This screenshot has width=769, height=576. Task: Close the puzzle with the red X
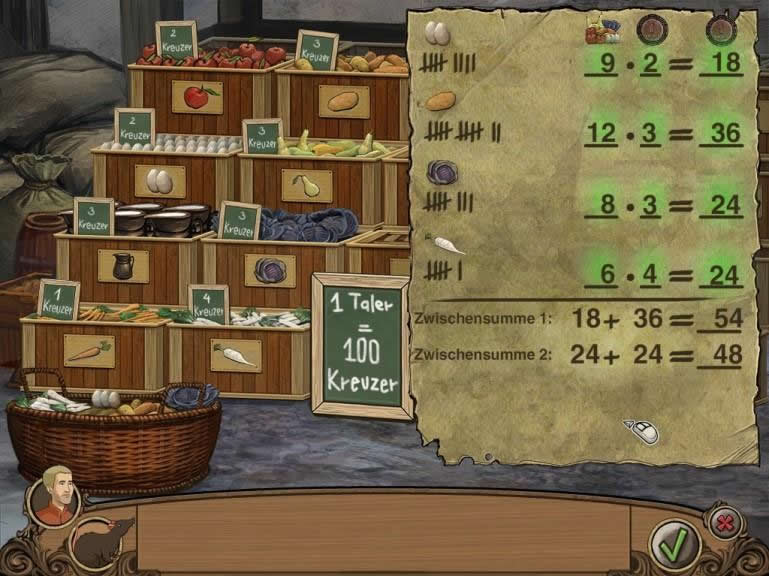point(724,521)
